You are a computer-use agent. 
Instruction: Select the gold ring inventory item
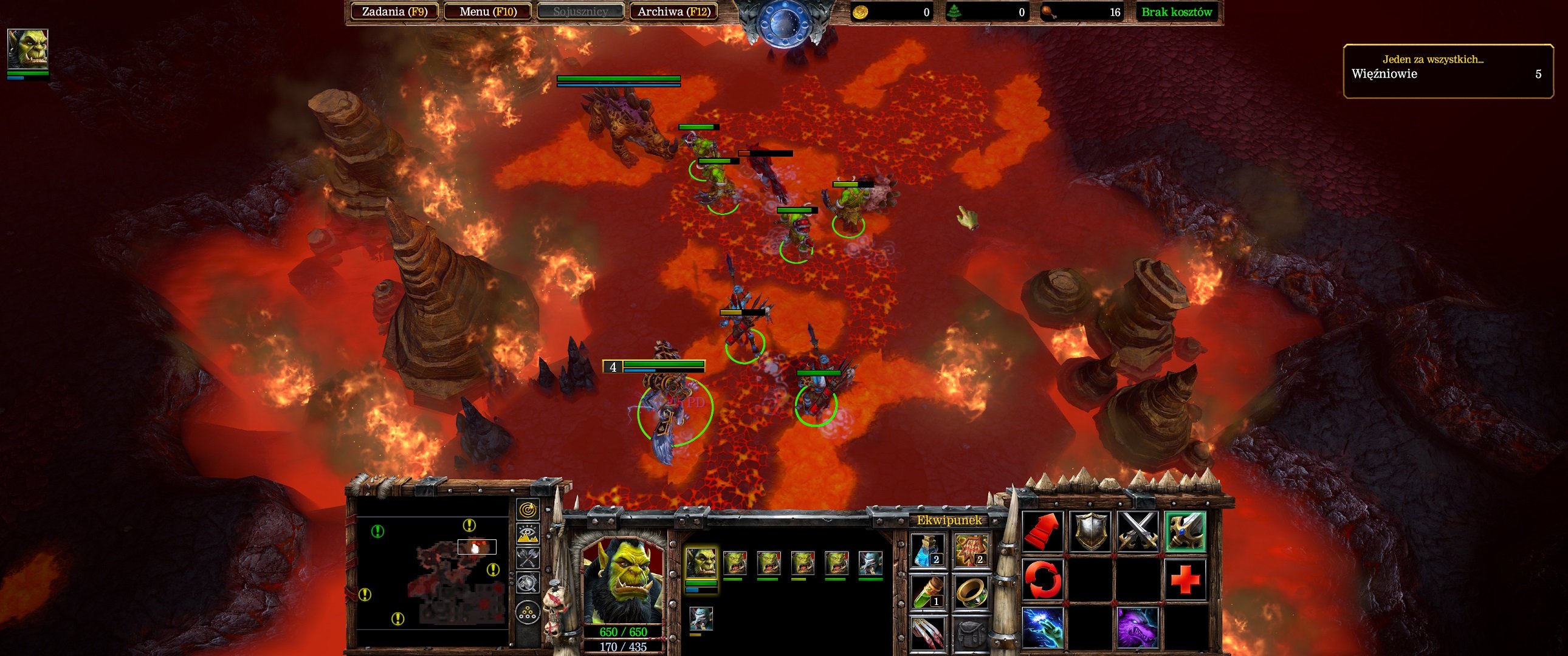click(x=970, y=592)
